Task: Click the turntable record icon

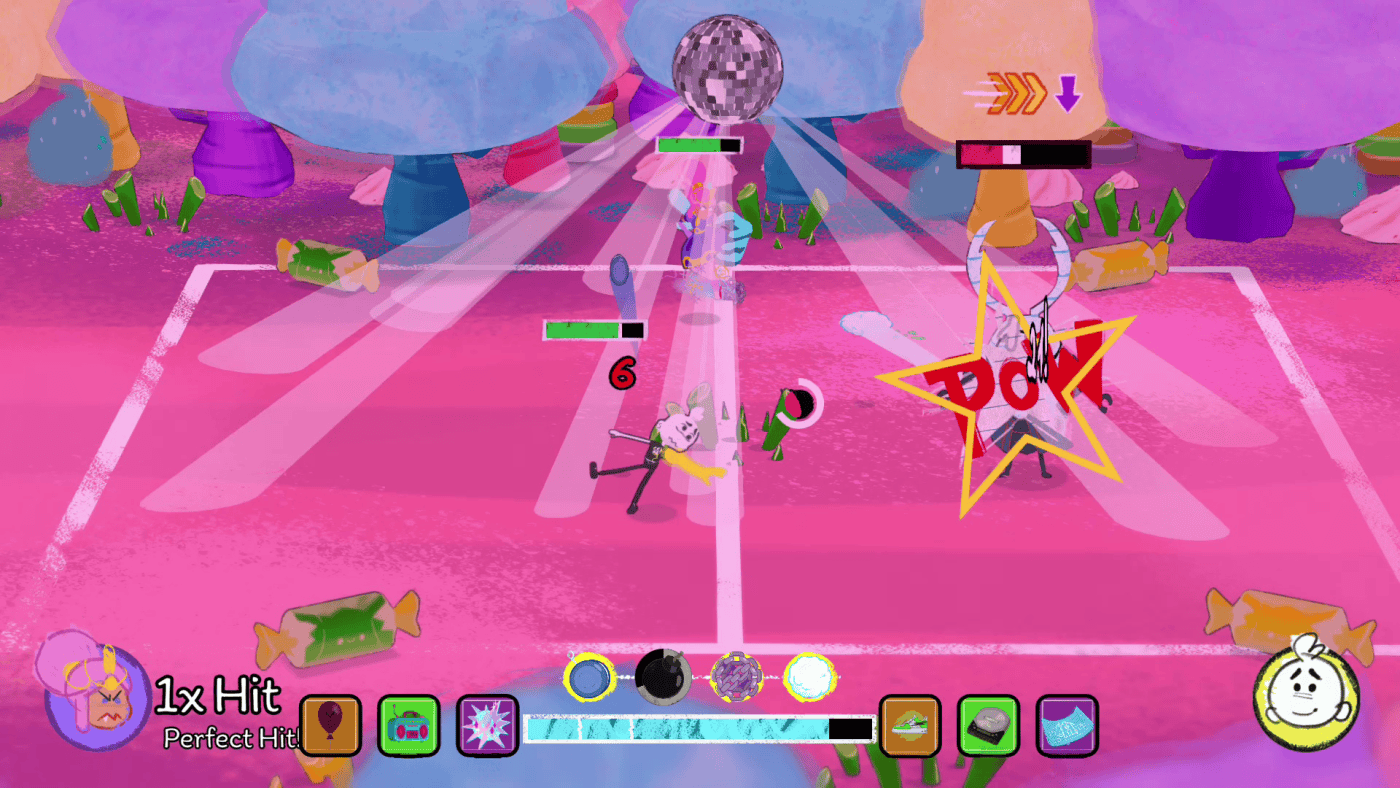Action: pos(990,727)
